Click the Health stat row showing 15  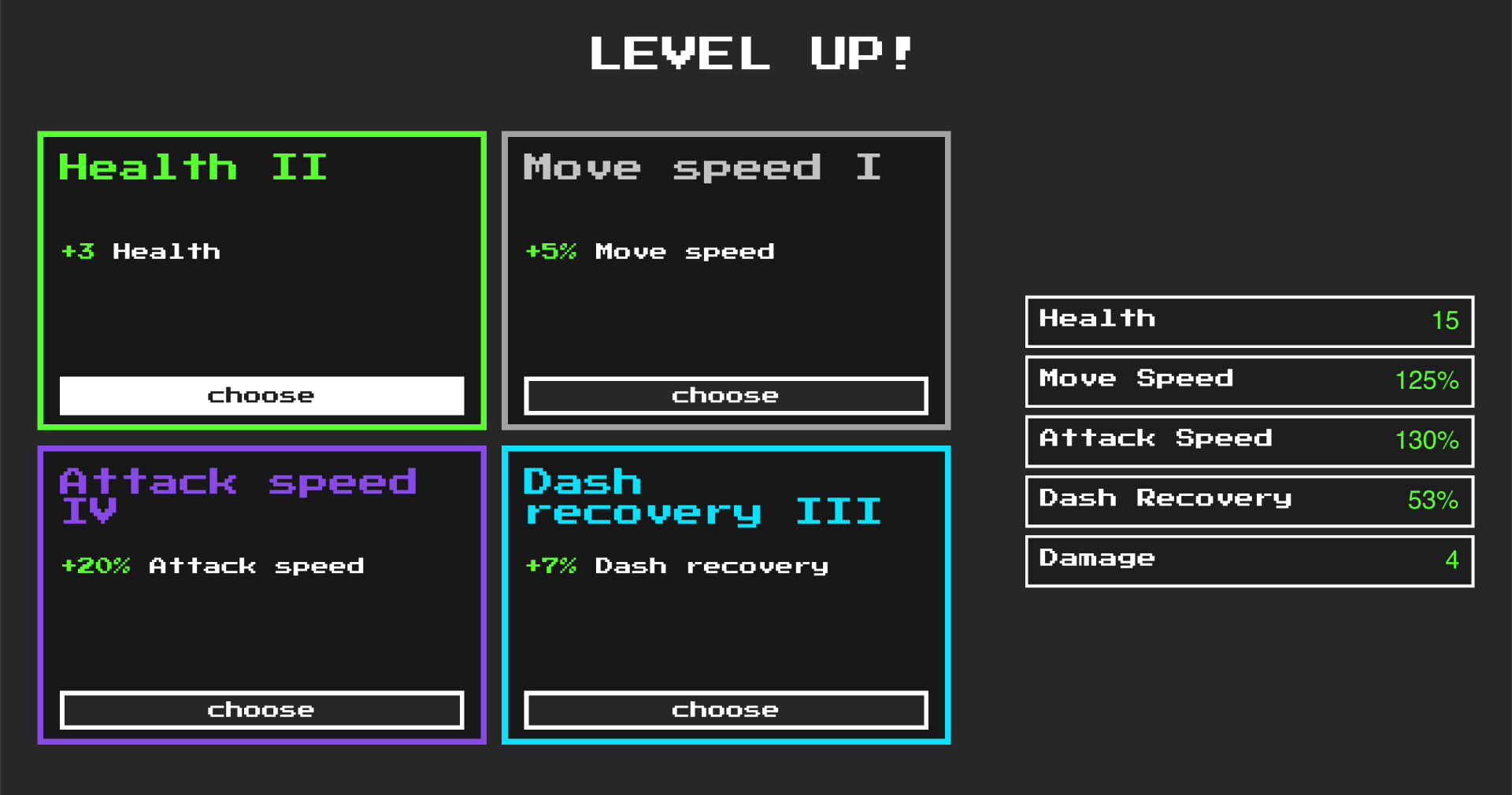(1248, 321)
